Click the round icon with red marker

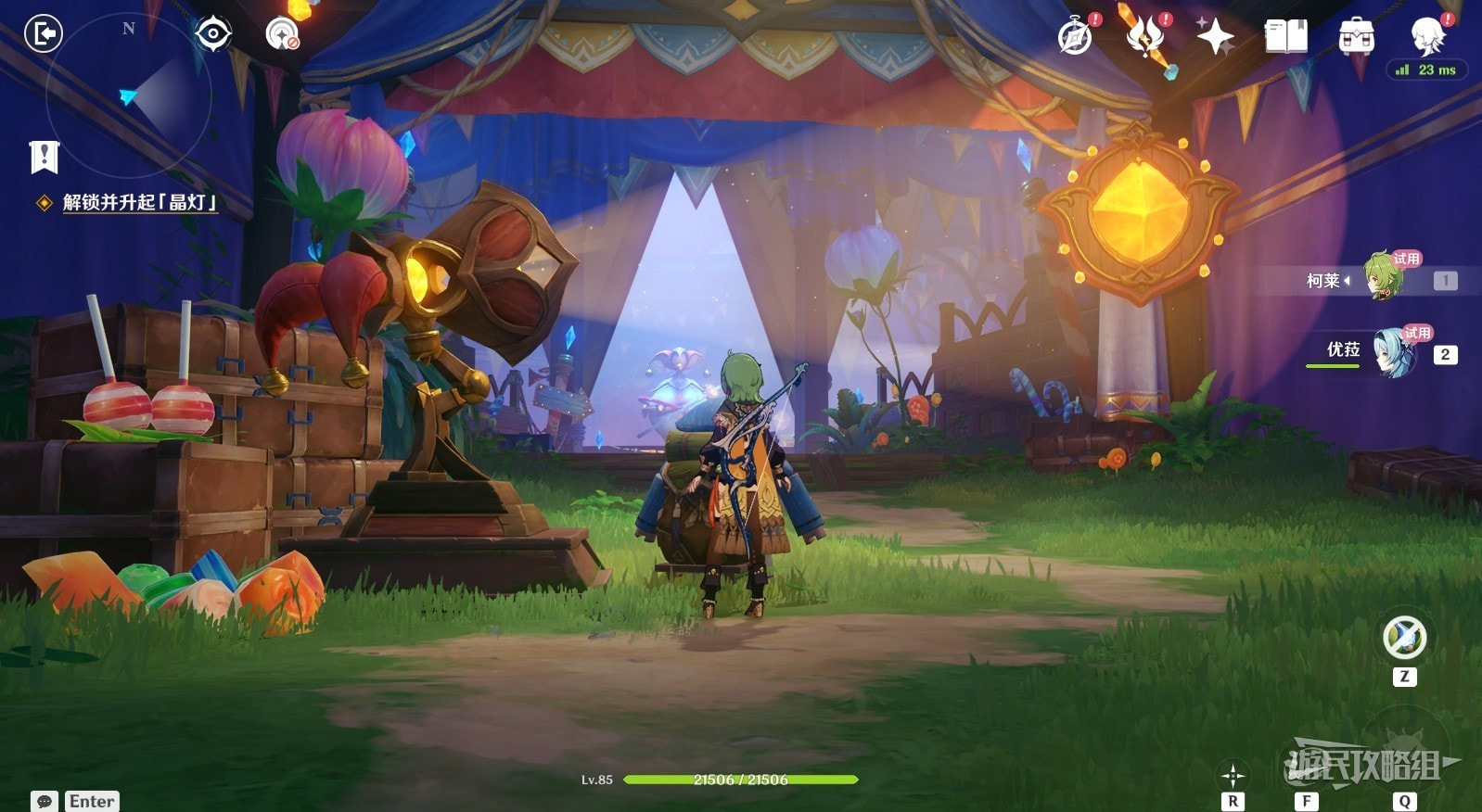282,34
